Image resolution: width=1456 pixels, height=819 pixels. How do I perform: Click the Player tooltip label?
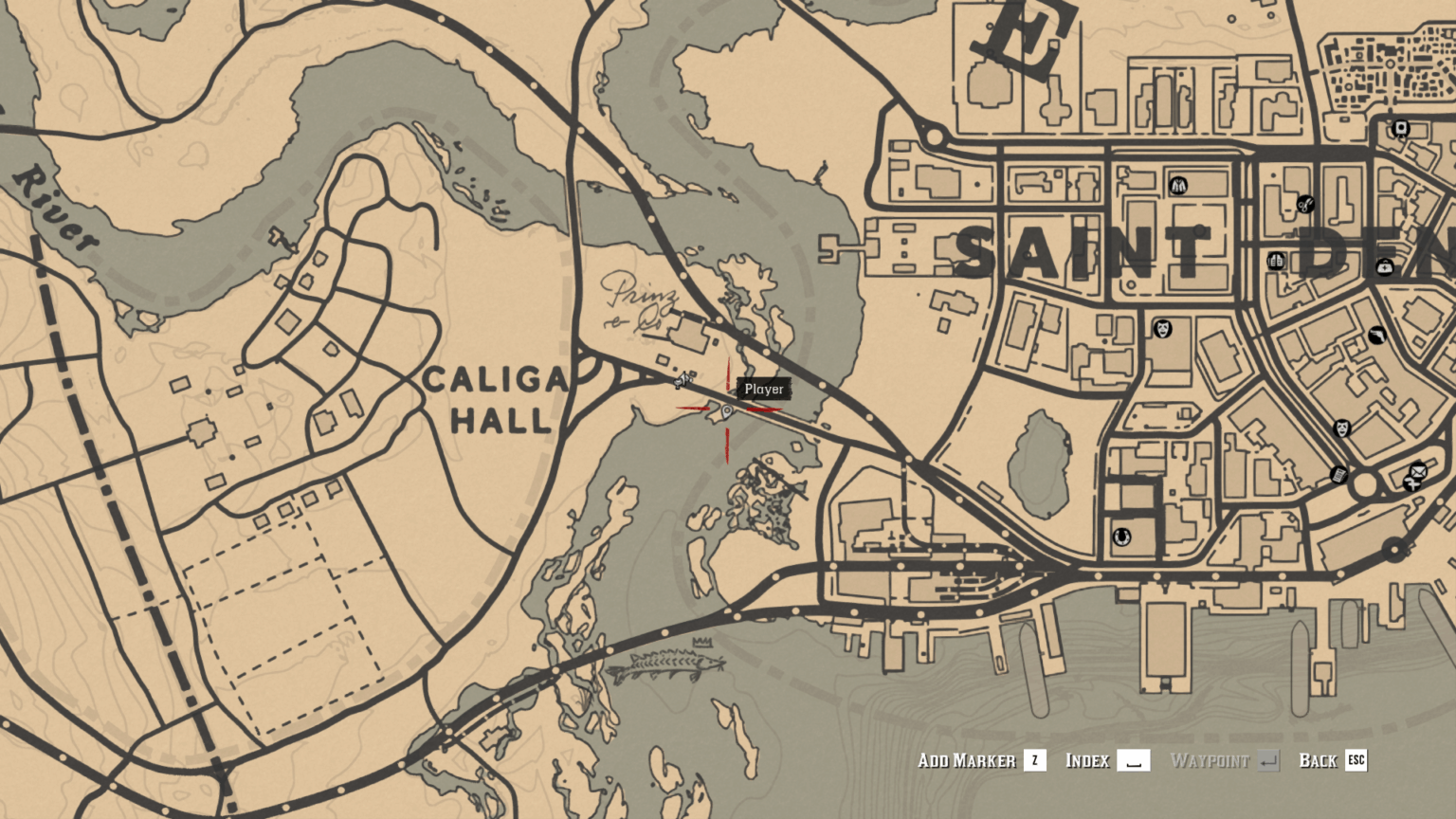(764, 389)
